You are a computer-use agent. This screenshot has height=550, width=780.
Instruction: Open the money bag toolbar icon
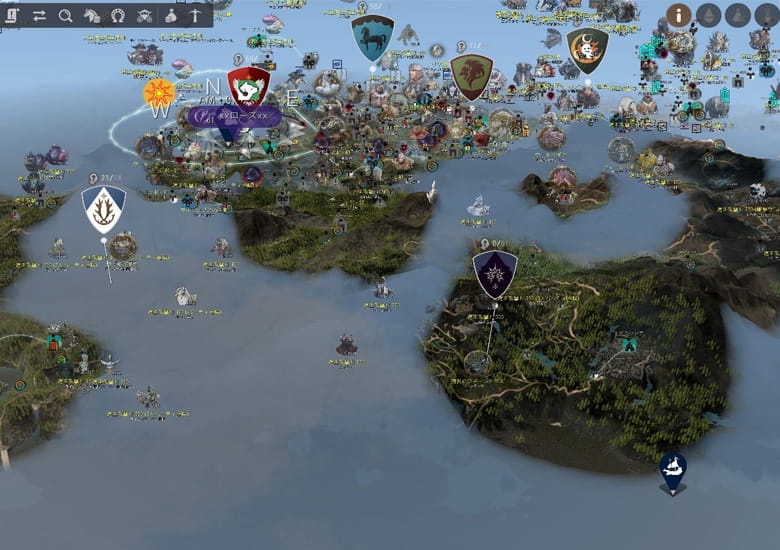tap(170, 15)
